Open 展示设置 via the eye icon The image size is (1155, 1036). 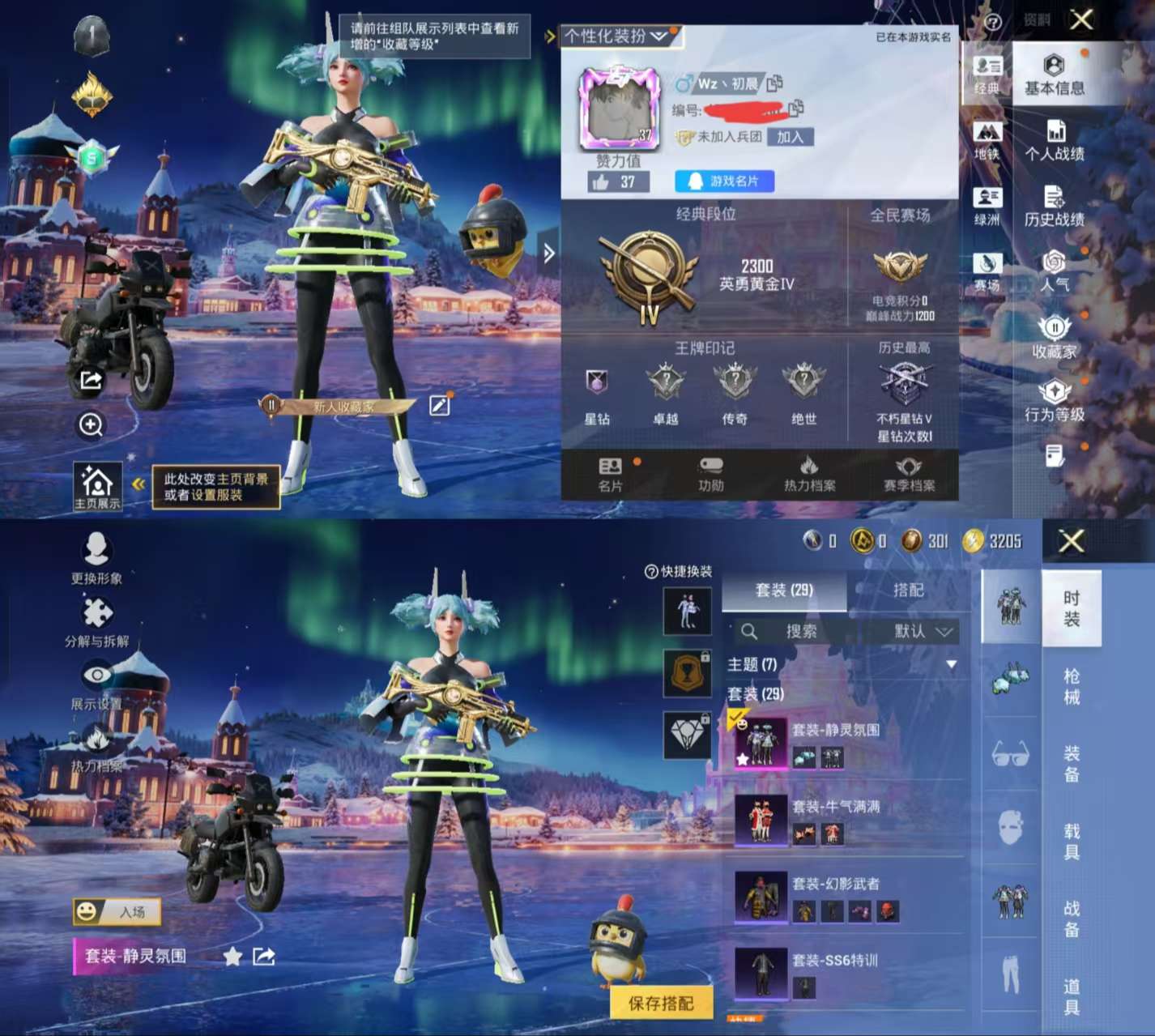97,676
